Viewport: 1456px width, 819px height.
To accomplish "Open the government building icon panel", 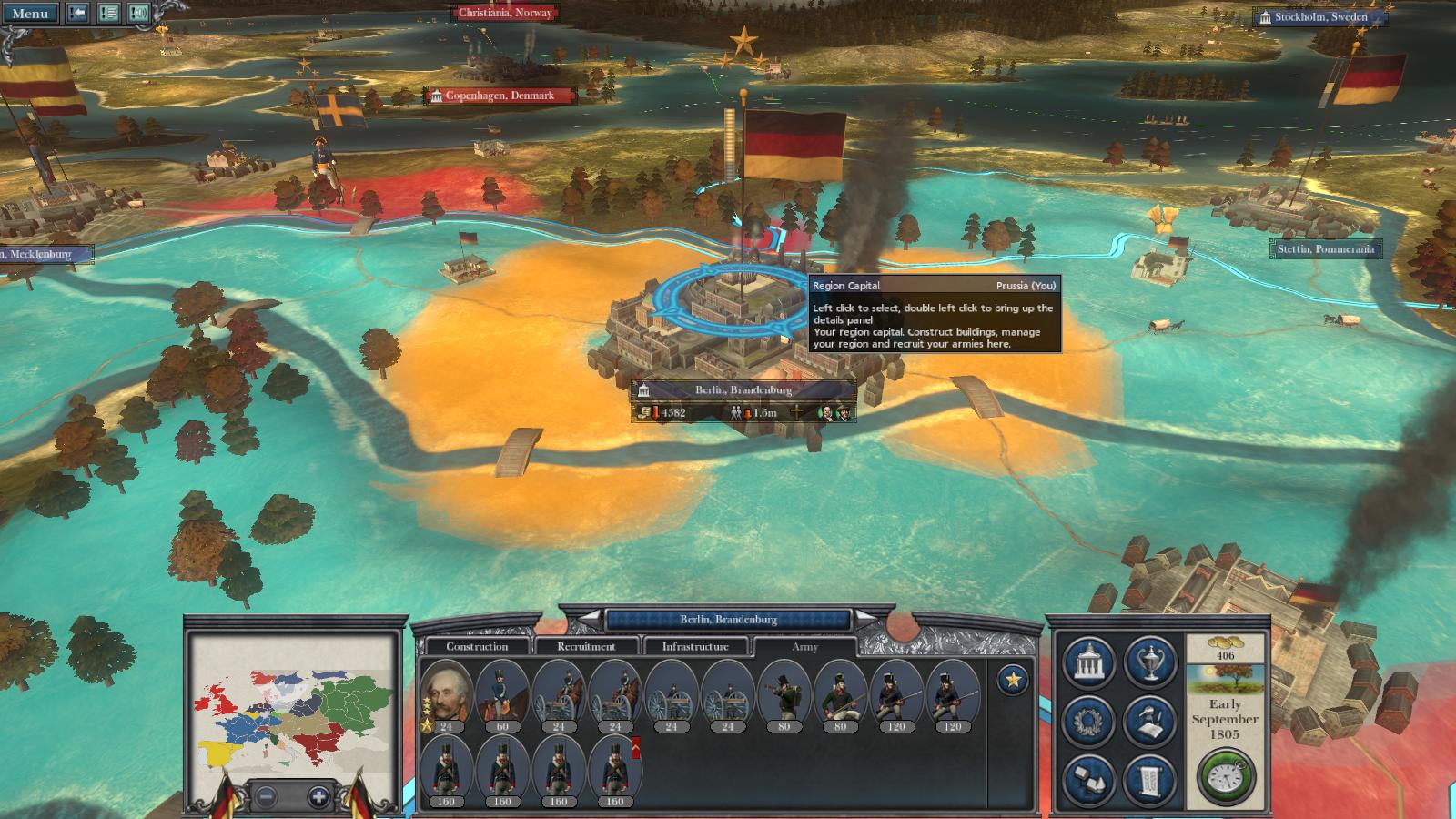I will (x=1089, y=662).
